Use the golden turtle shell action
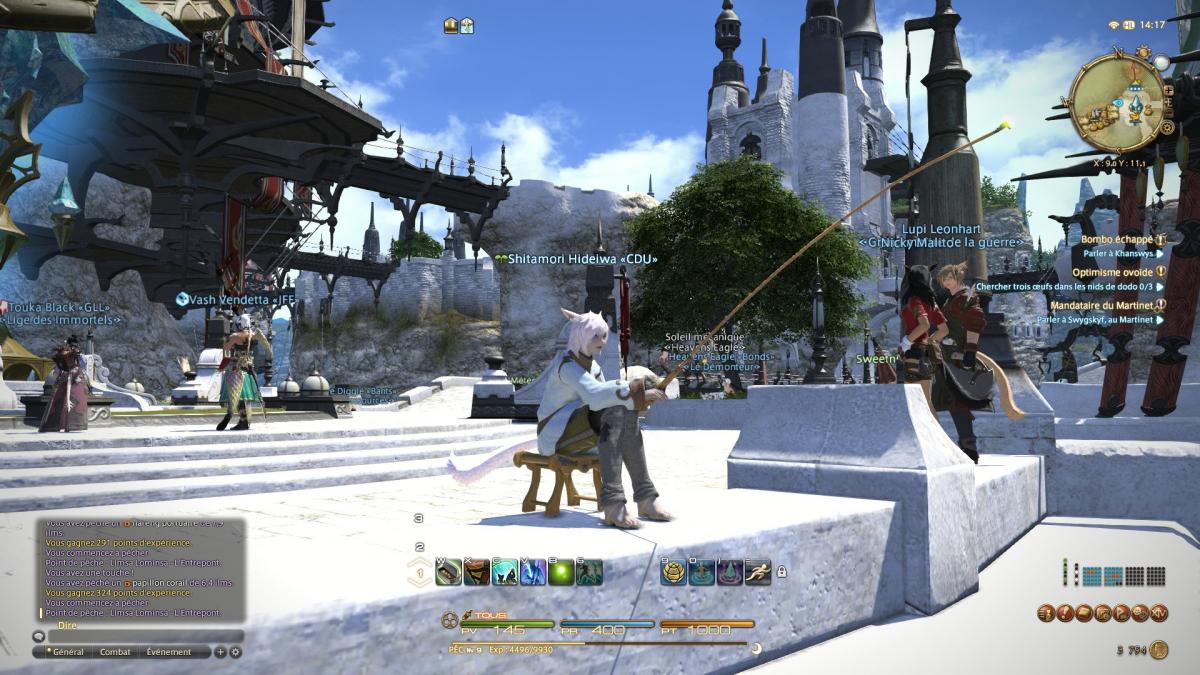Screen dimensions: 1200x675 pos(674,572)
